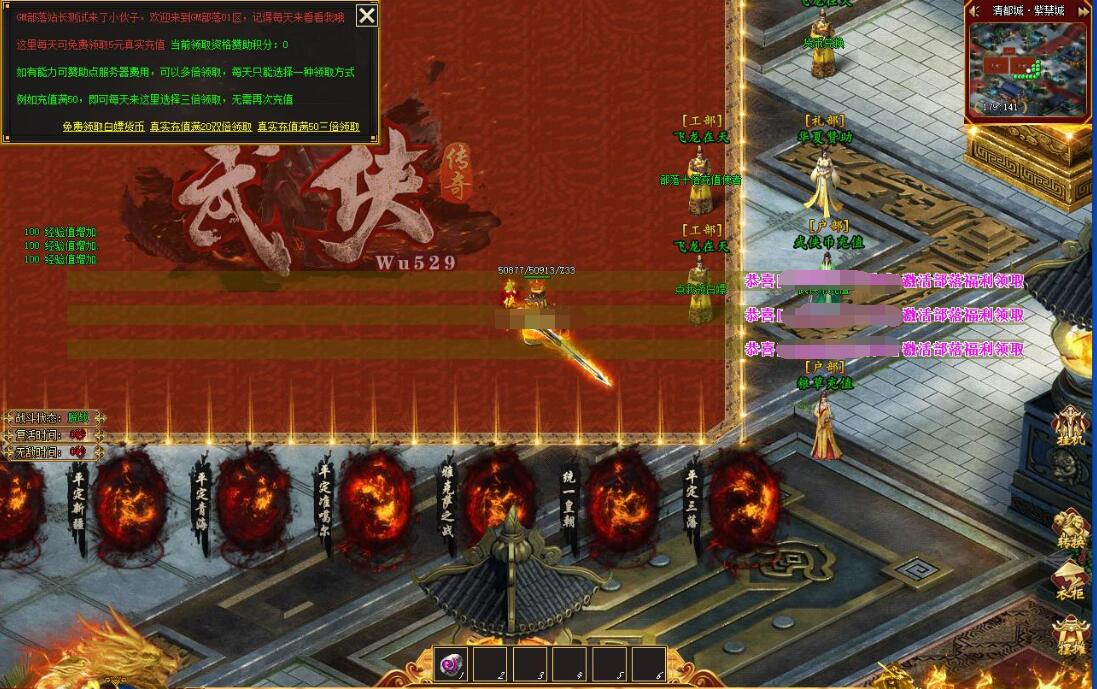Image resolution: width=1097 pixels, height=689 pixels.
Task: Close the GM tribe welcome dialog
Action: click(x=367, y=16)
